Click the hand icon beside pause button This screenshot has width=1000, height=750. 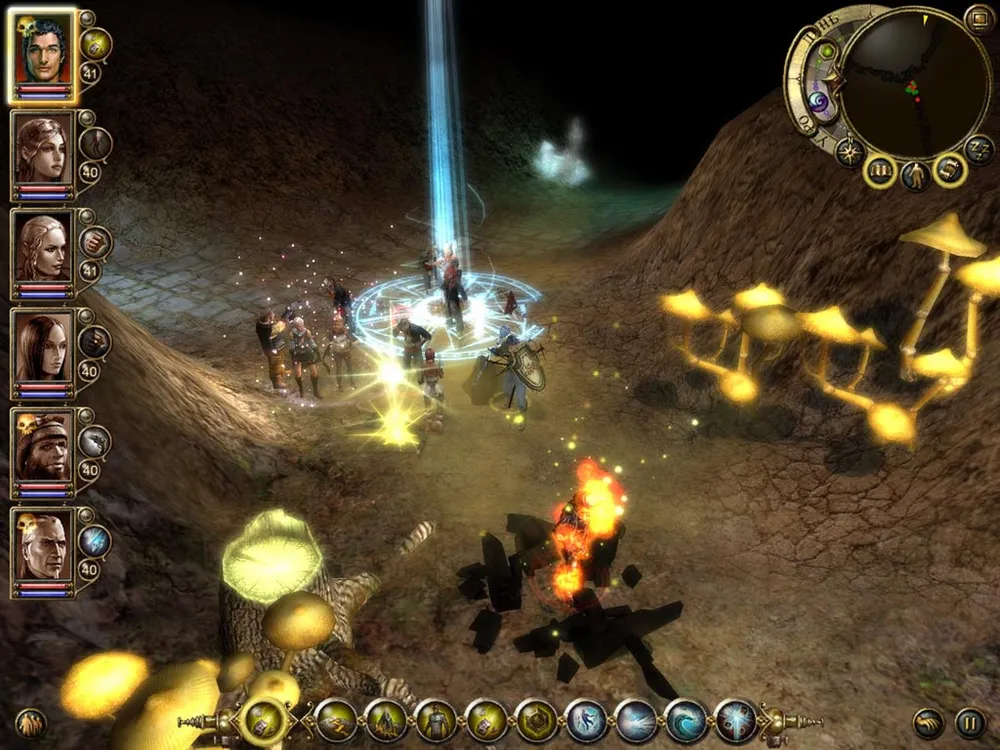[x=930, y=722]
